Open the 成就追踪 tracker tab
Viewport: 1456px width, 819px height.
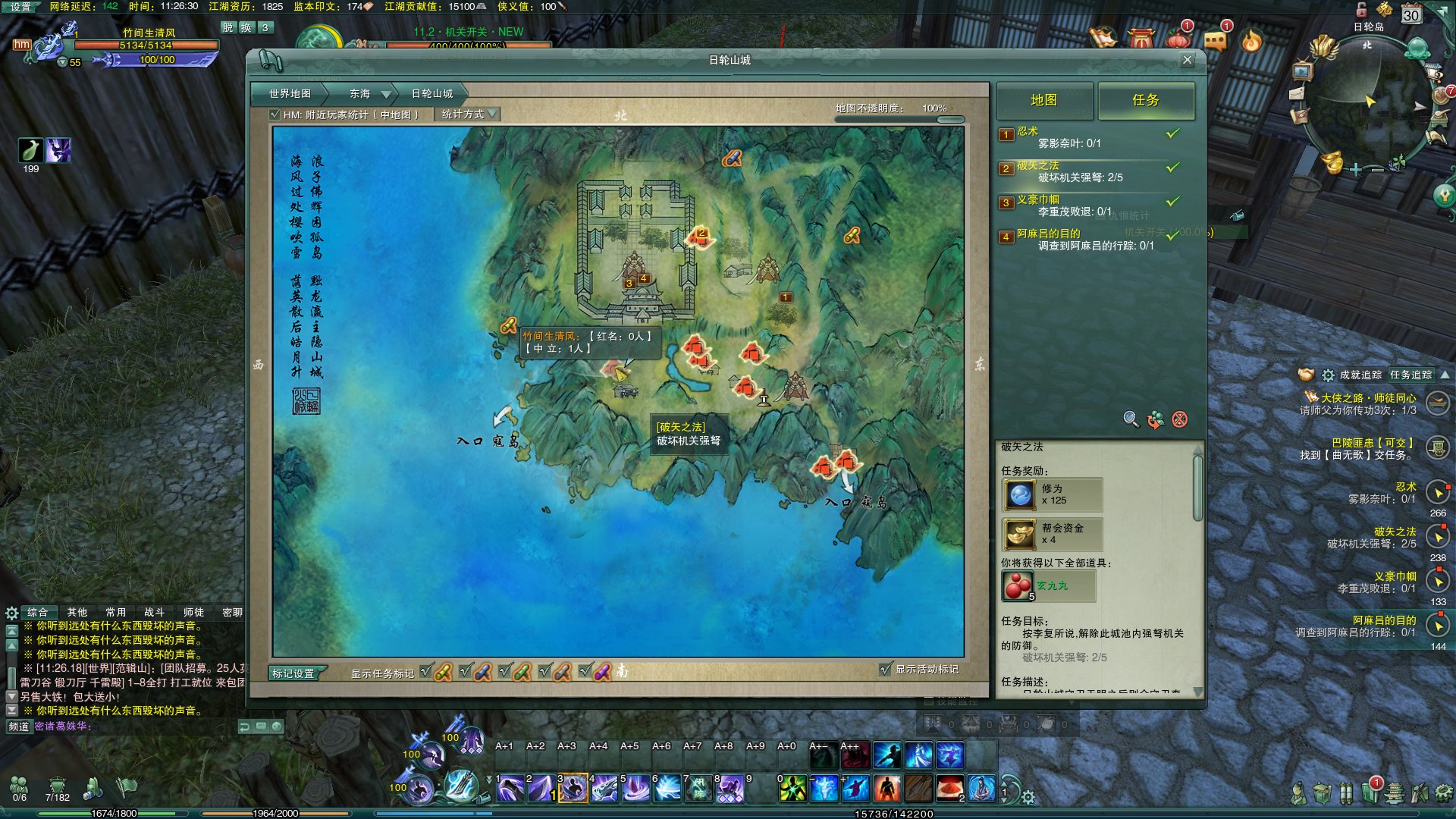(1360, 375)
